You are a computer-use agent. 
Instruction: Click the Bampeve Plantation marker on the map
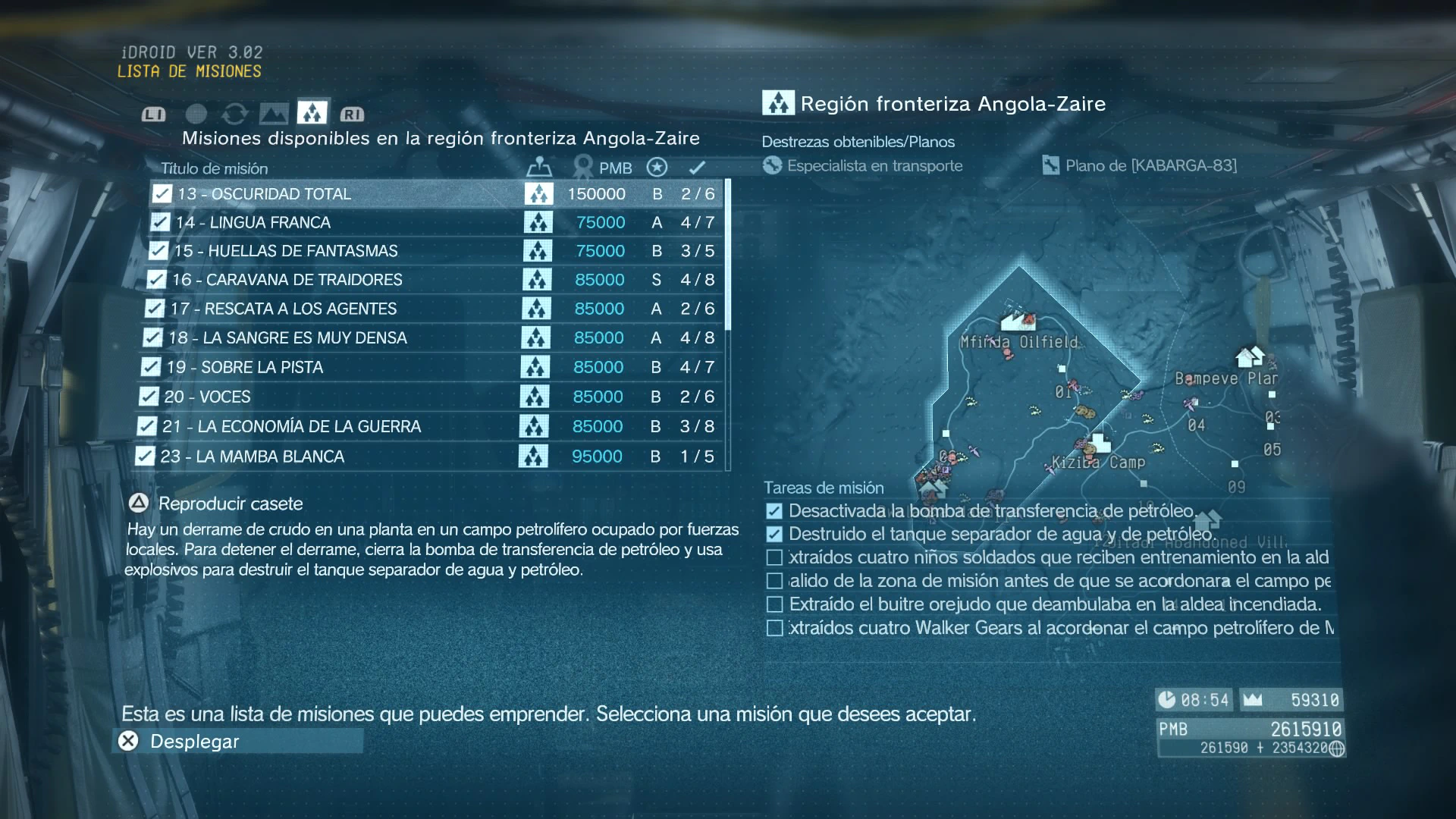pyautogui.click(x=1250, y=356)
